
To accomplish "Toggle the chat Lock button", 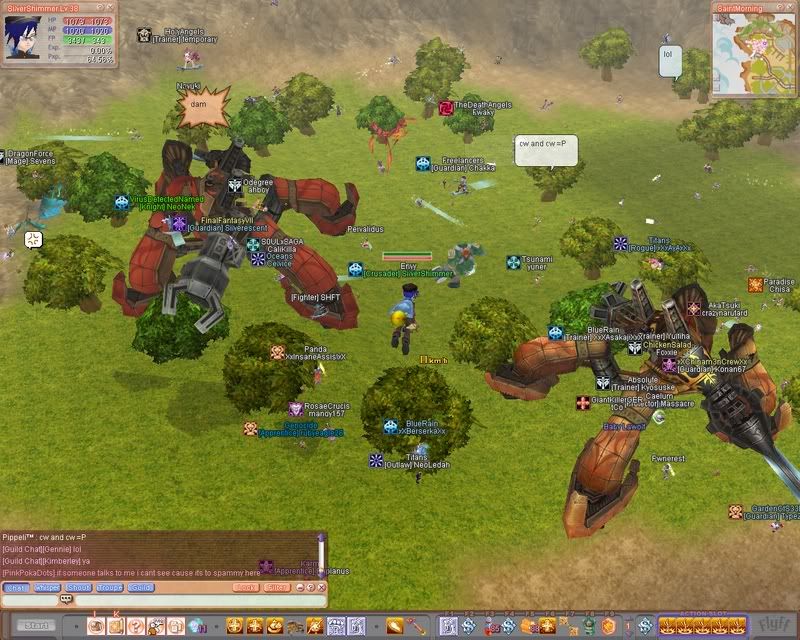I will coord(246,588).
